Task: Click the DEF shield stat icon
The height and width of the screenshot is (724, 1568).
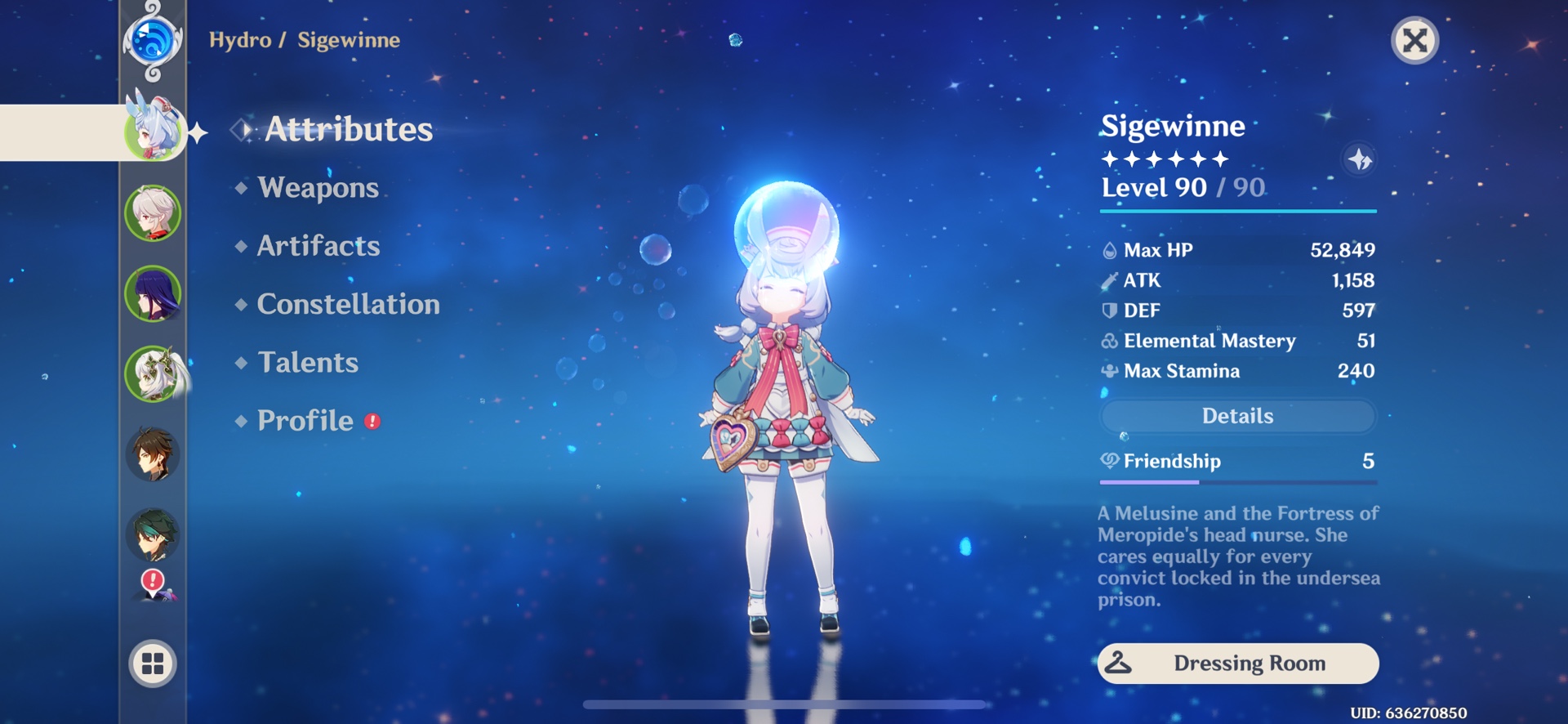Action: 1108,310
